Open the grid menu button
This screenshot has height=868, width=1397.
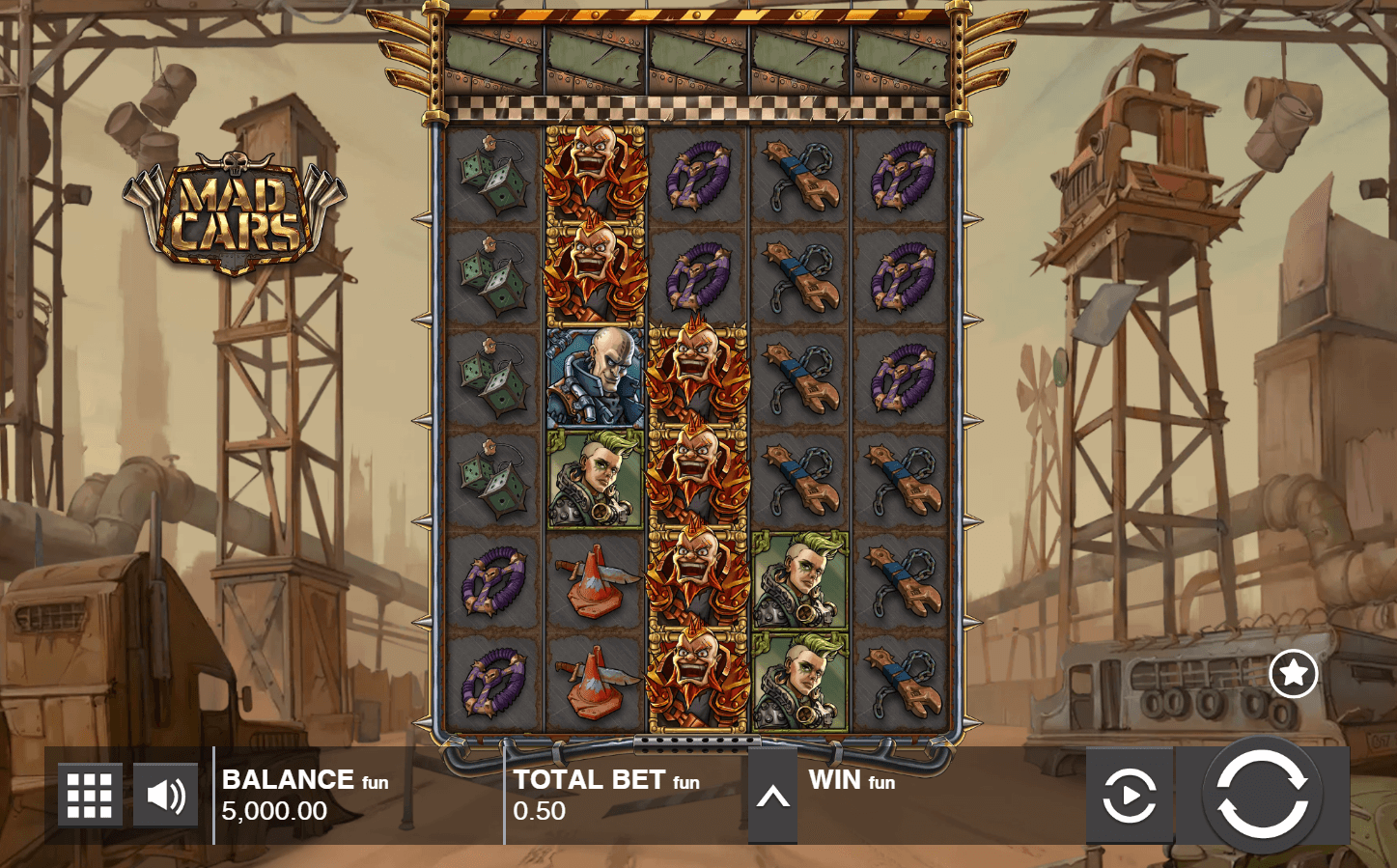[90, 795]
